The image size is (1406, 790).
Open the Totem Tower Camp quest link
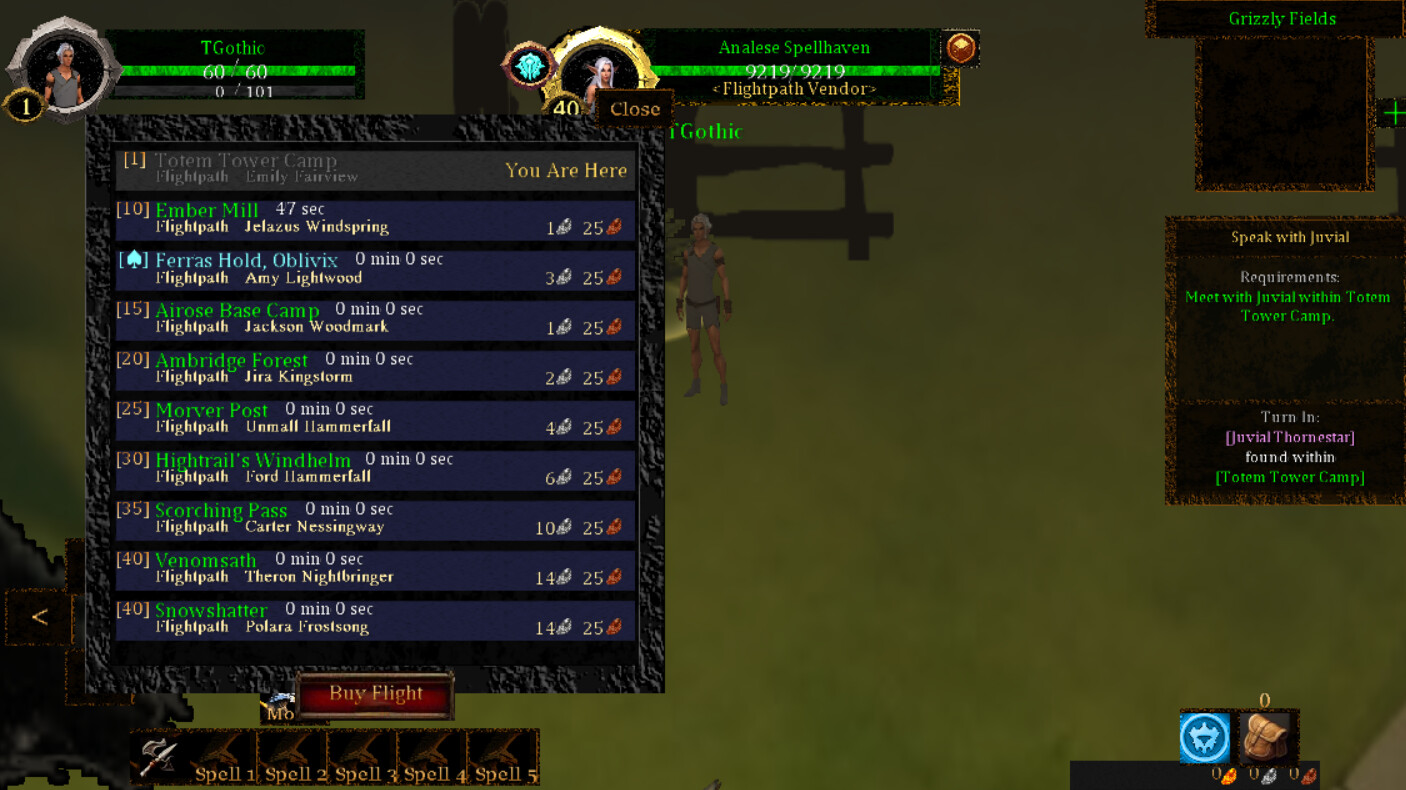pyautogui.click(x=1290, y=477)
